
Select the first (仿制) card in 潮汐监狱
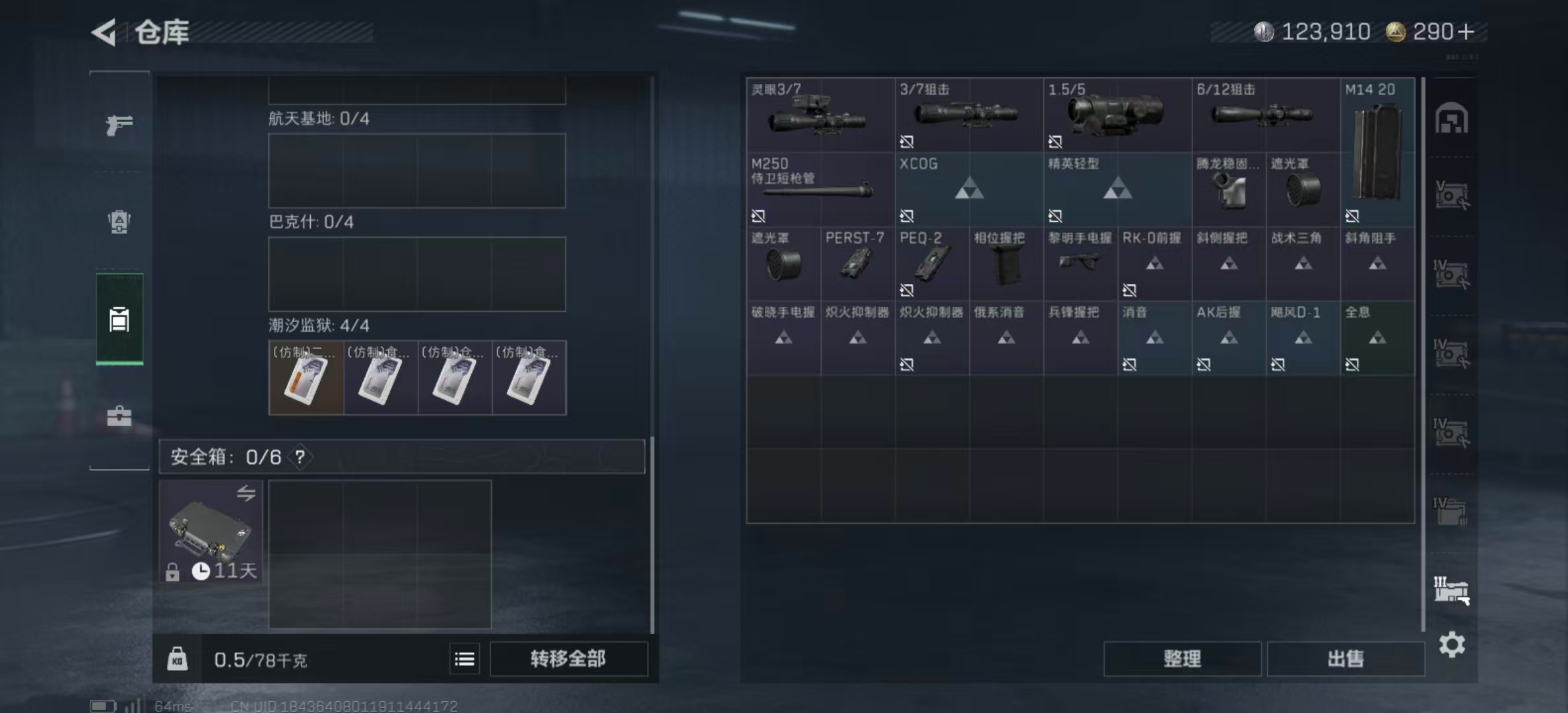pyautogui.click(x=306, y=378)
